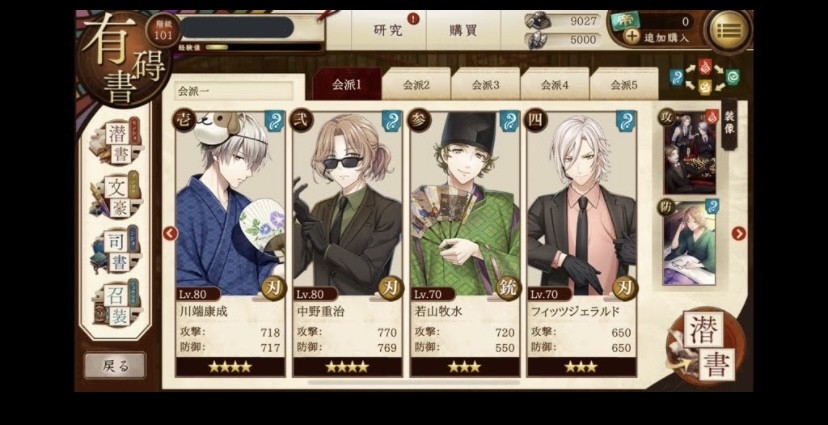This screenshot has width=828, height=425.
Task: Open the round hamburger menu button
Action: click(x=729, y=29)
